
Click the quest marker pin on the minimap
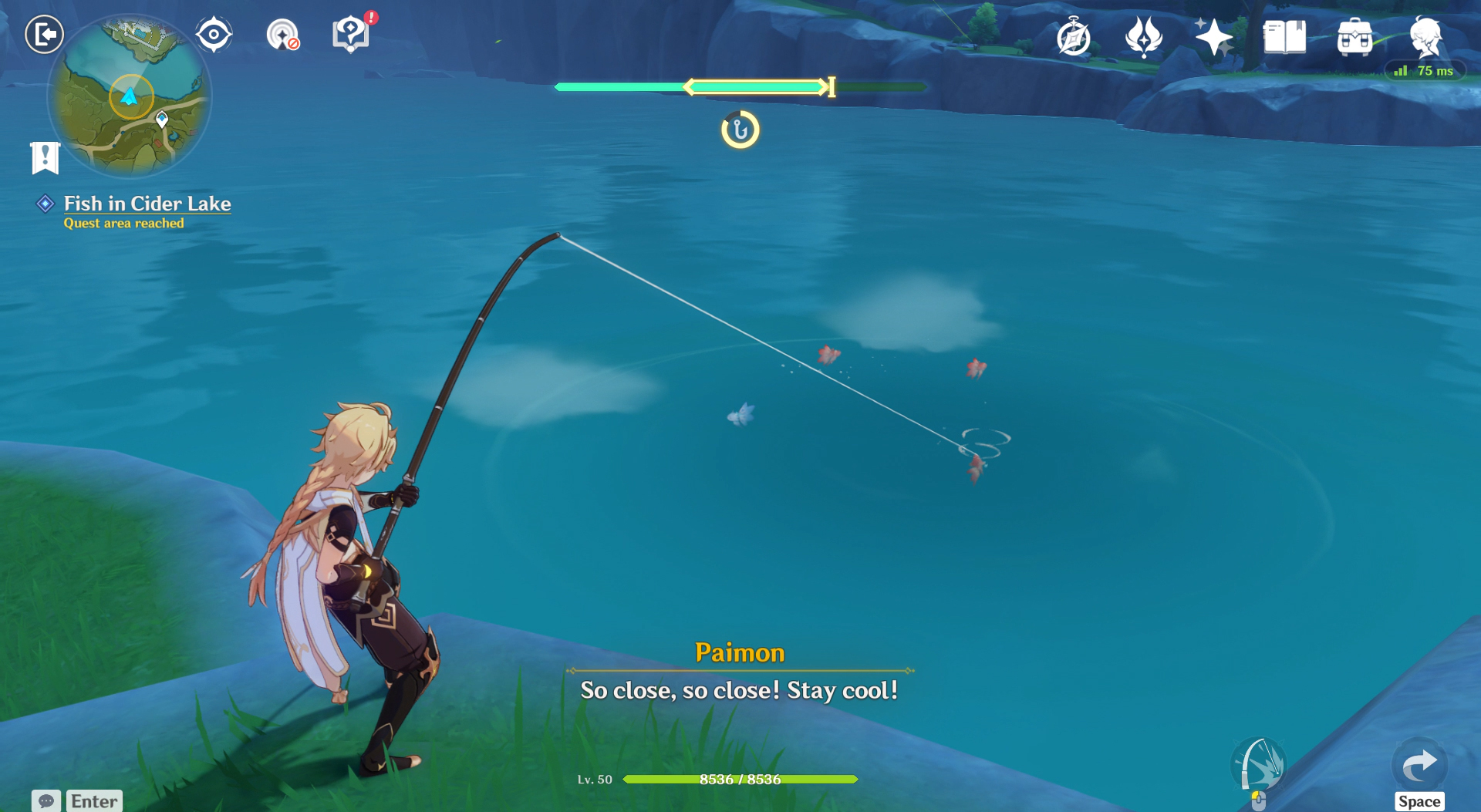pyautogui.click(x=160, y=120)
